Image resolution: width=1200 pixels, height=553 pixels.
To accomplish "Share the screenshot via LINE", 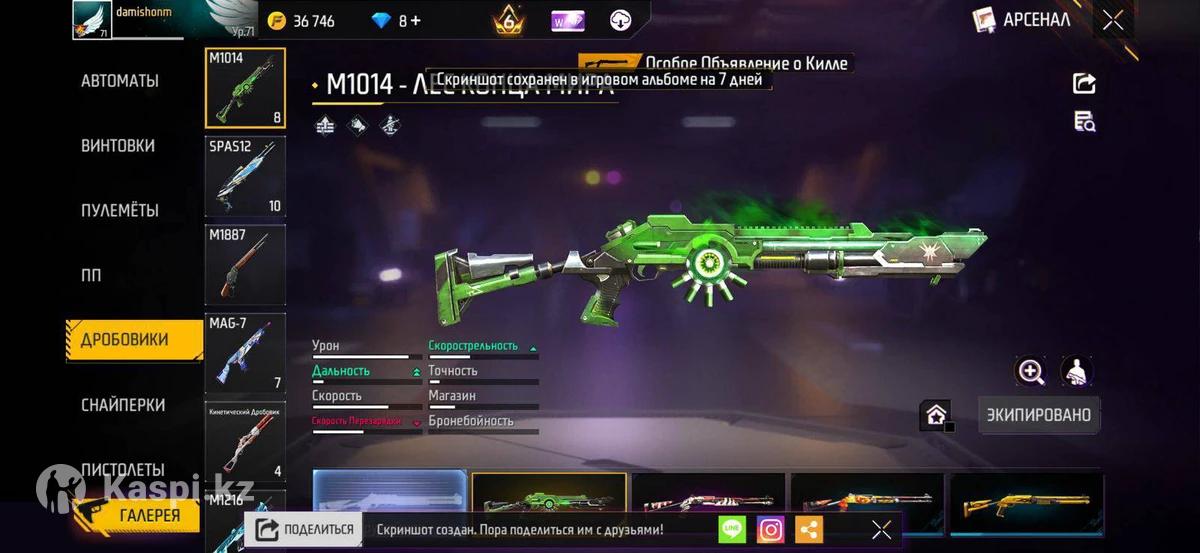I will coord(732,530).
